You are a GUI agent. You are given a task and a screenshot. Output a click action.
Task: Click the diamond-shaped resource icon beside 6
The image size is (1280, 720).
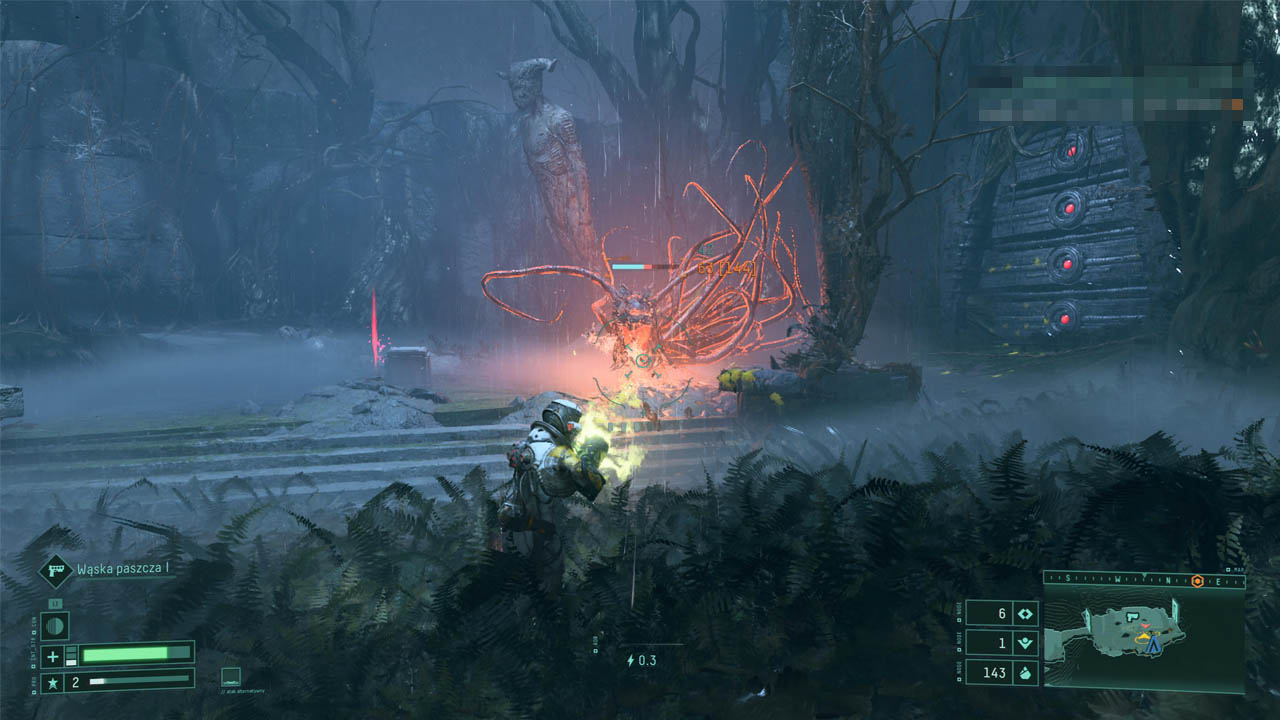coord(1025,614)
